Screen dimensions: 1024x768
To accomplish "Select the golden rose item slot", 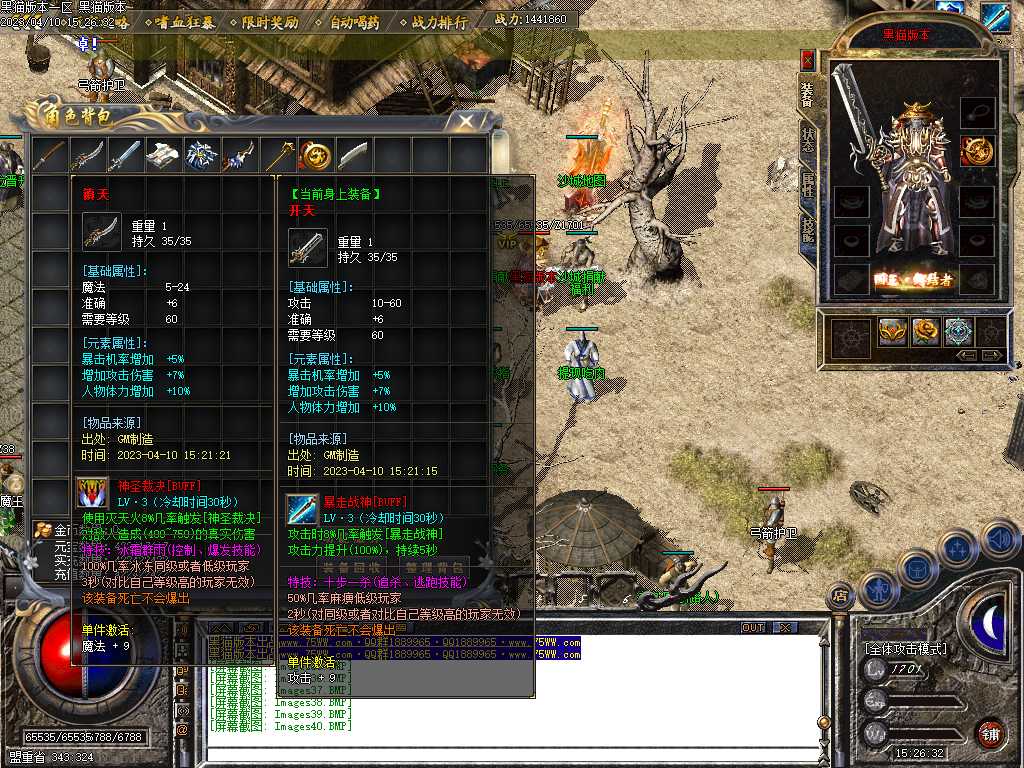I will [x=925, y=332].
